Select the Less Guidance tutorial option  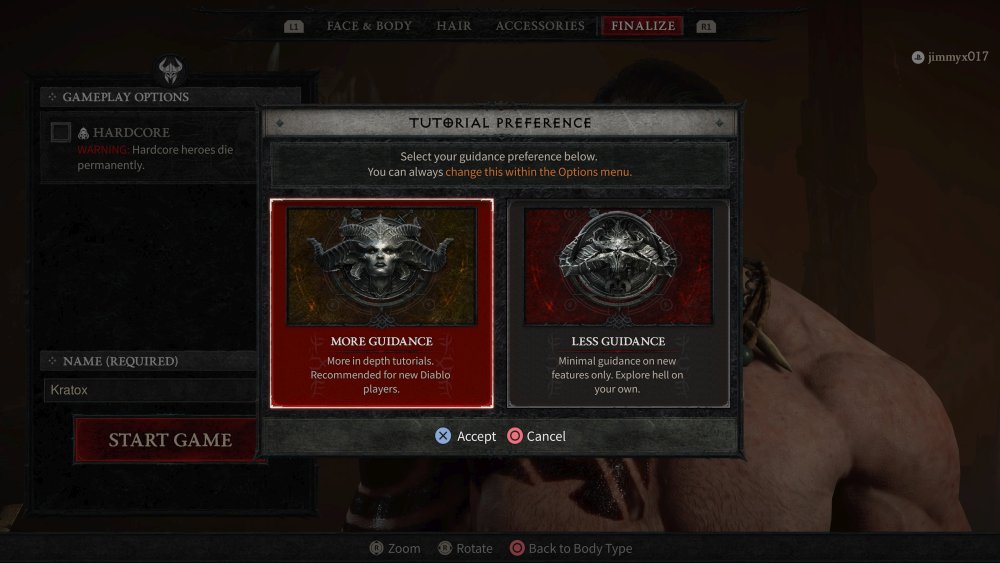618,303
